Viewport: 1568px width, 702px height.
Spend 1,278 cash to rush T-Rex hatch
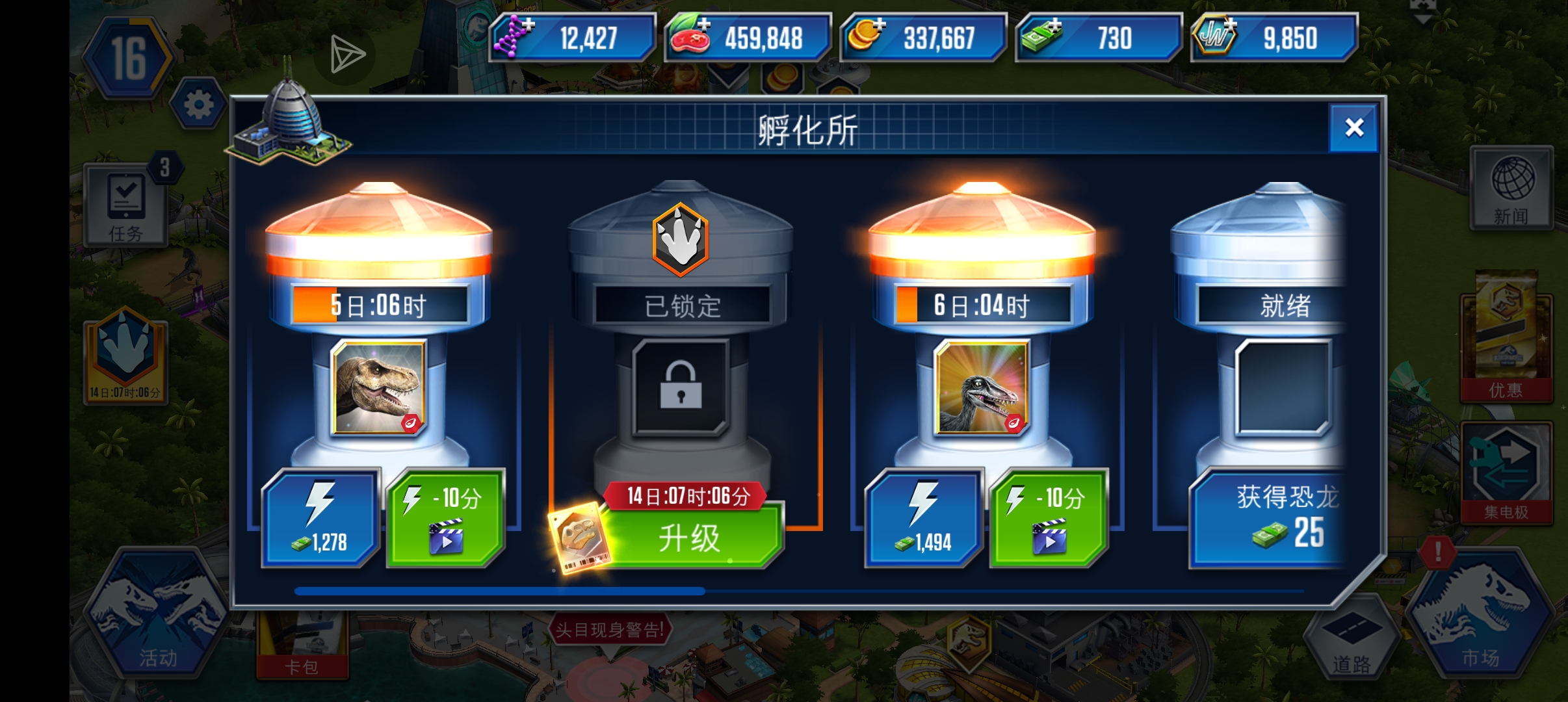pos(319,517)
